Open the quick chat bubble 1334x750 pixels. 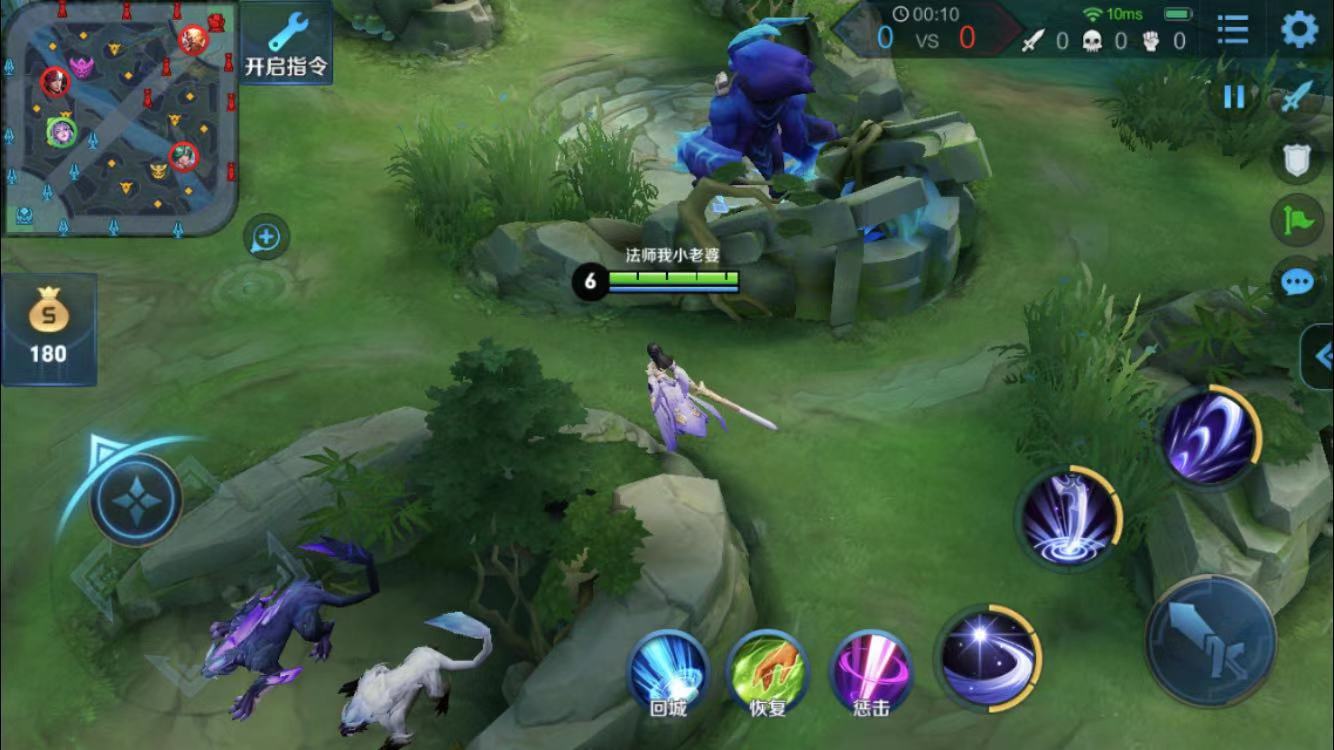1297,281
